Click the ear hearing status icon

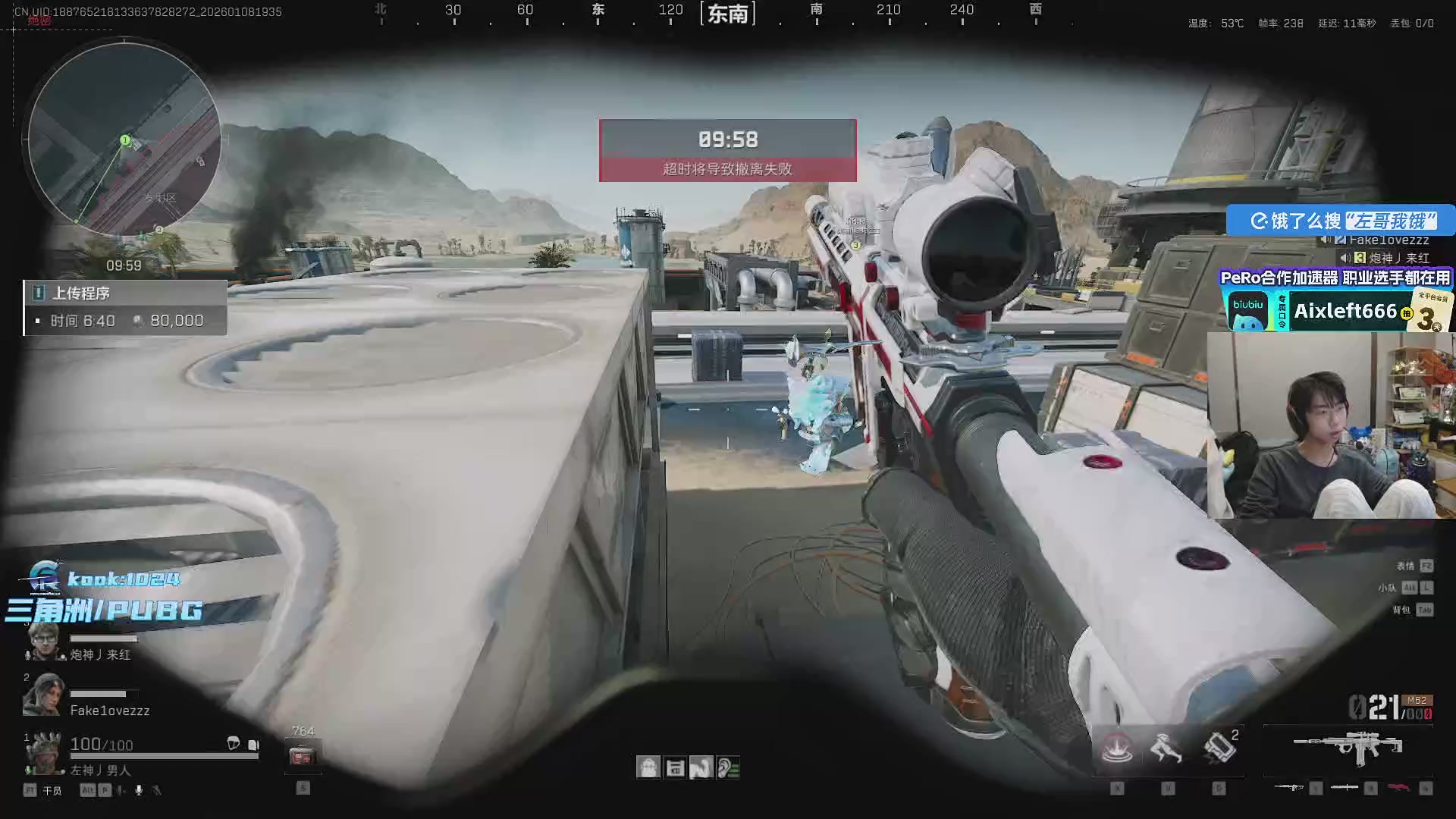pos(728,767)
